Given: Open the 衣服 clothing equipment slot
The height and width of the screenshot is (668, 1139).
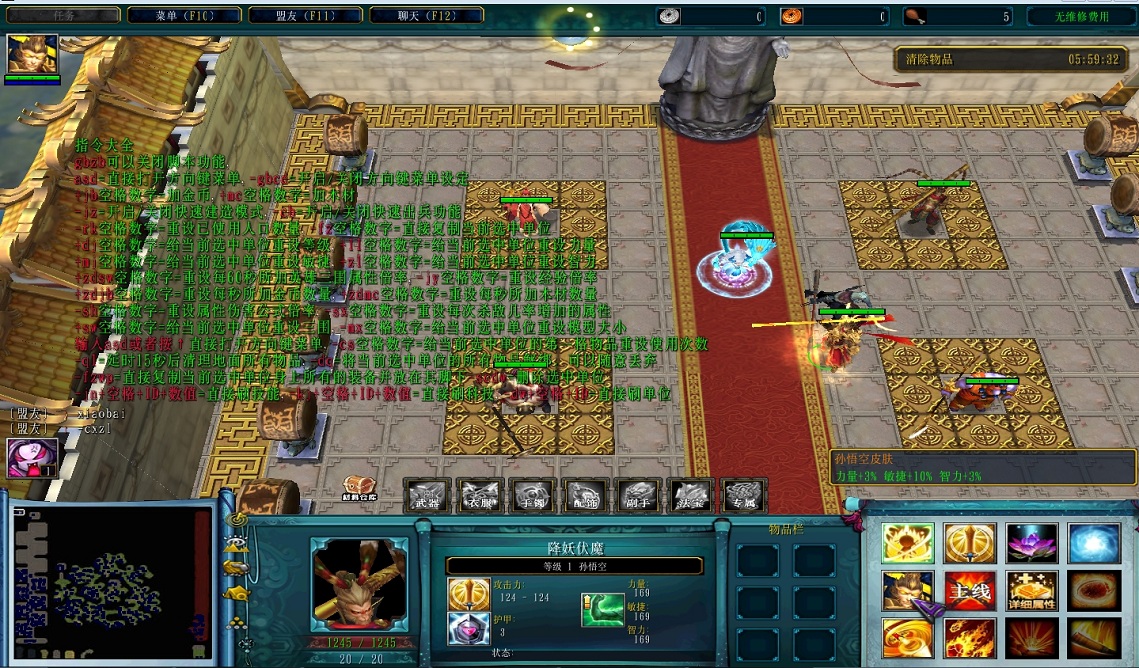Looking at the screenshot, I should pyautogui.click(x=478, y=496).
